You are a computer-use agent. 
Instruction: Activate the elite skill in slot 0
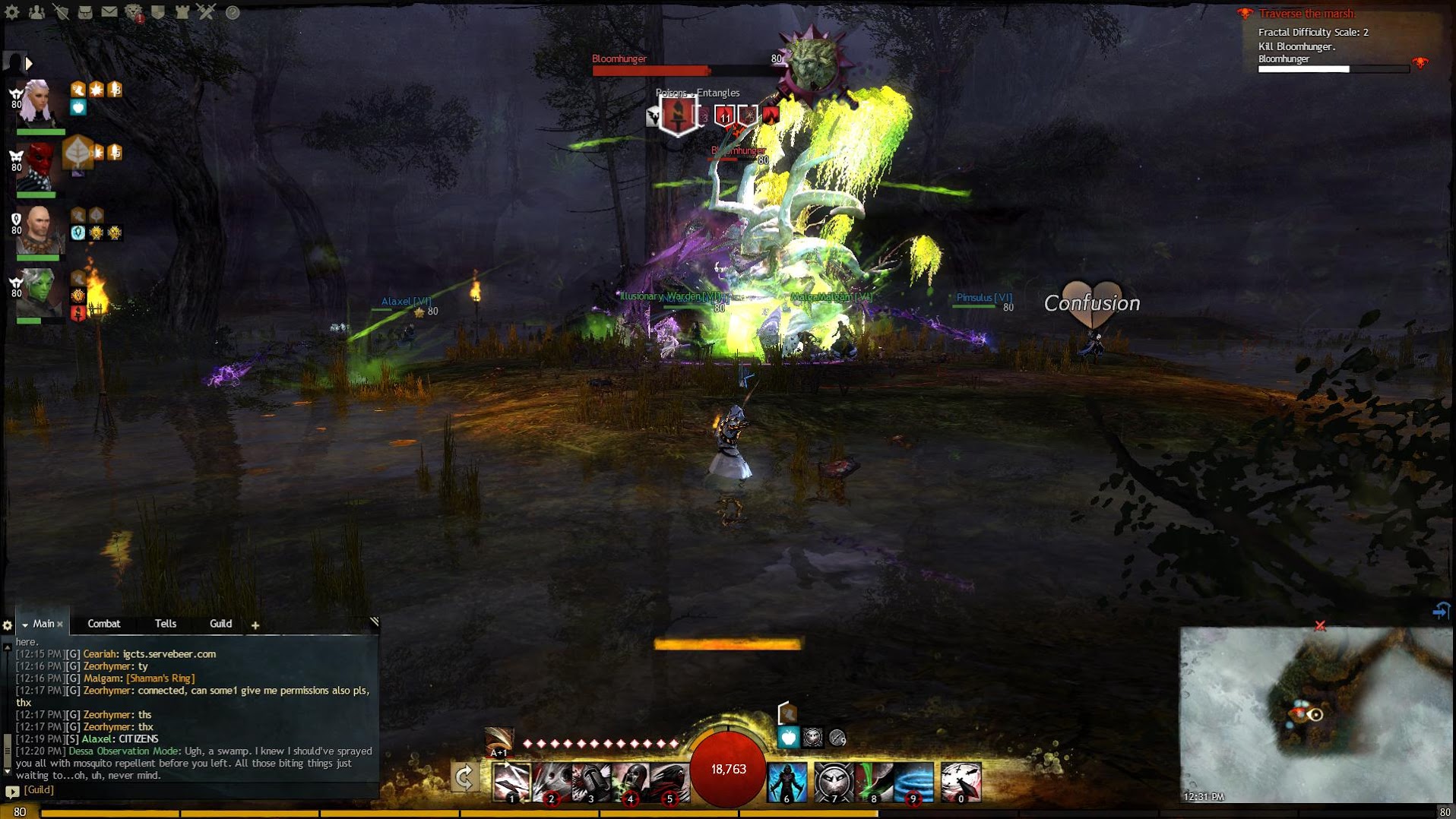pyautogui.click(x=961, y=782)
